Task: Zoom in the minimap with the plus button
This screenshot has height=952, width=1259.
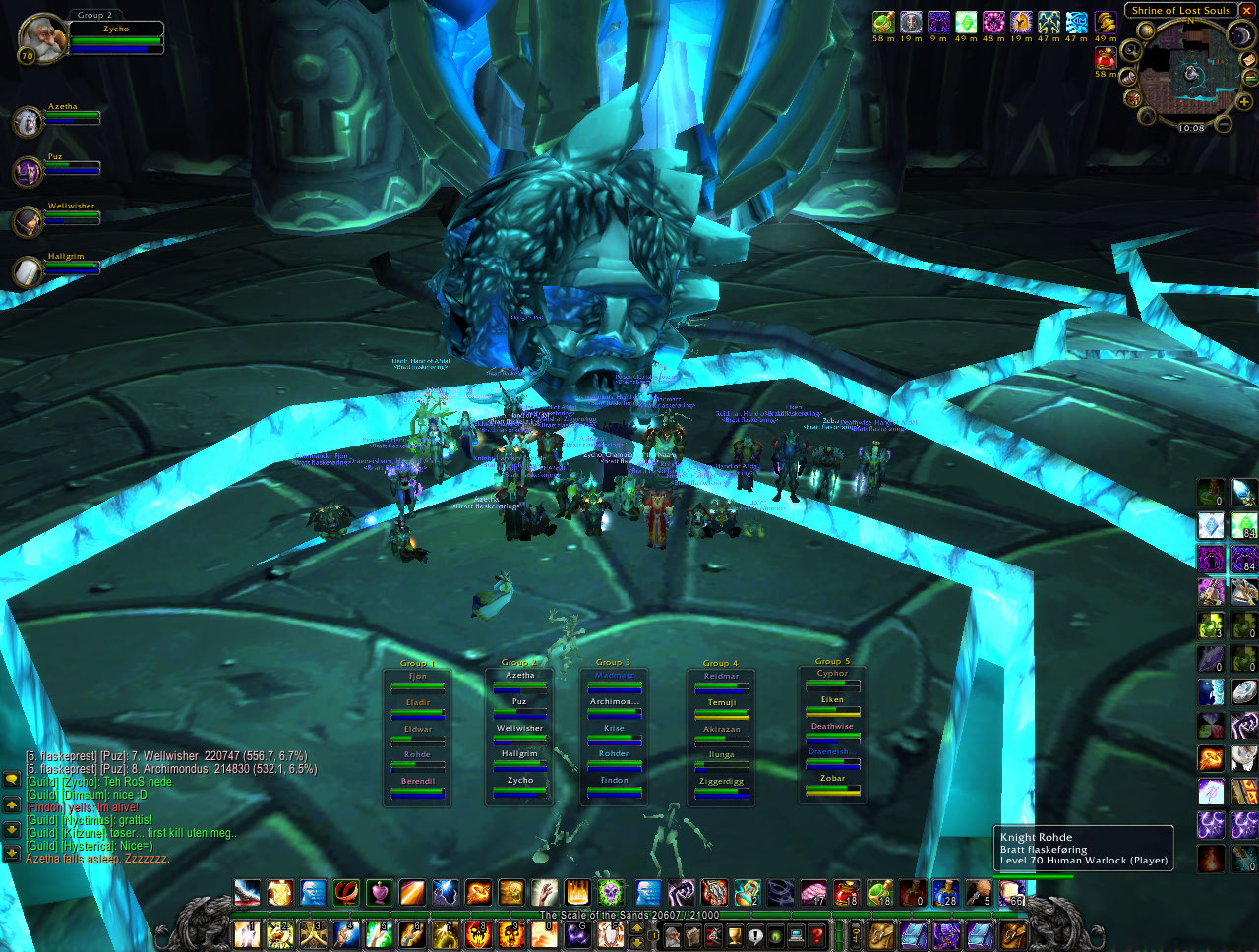Action: pos(1244,101)
